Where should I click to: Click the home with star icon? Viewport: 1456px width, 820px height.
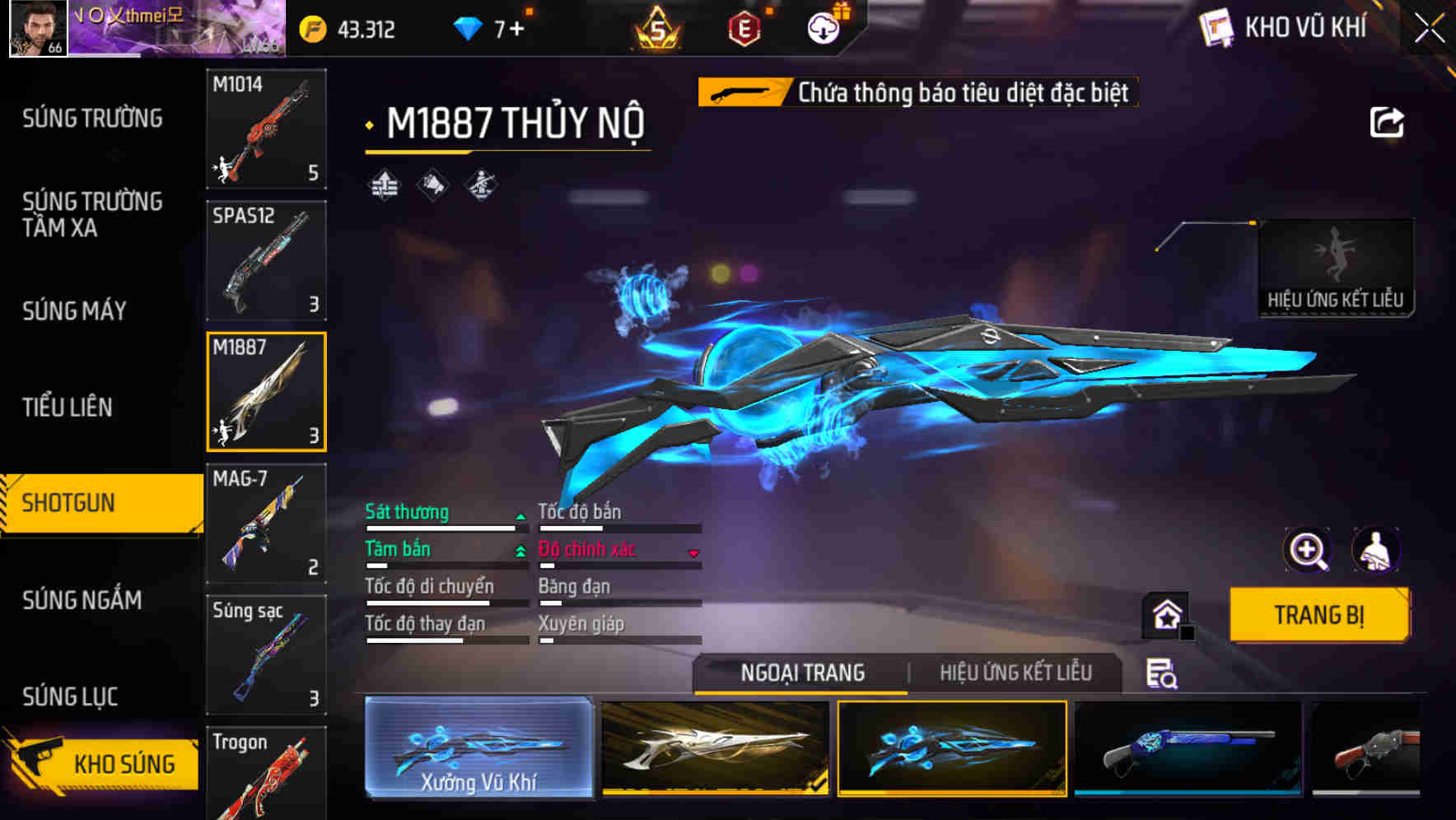(x=1166, y=614)
